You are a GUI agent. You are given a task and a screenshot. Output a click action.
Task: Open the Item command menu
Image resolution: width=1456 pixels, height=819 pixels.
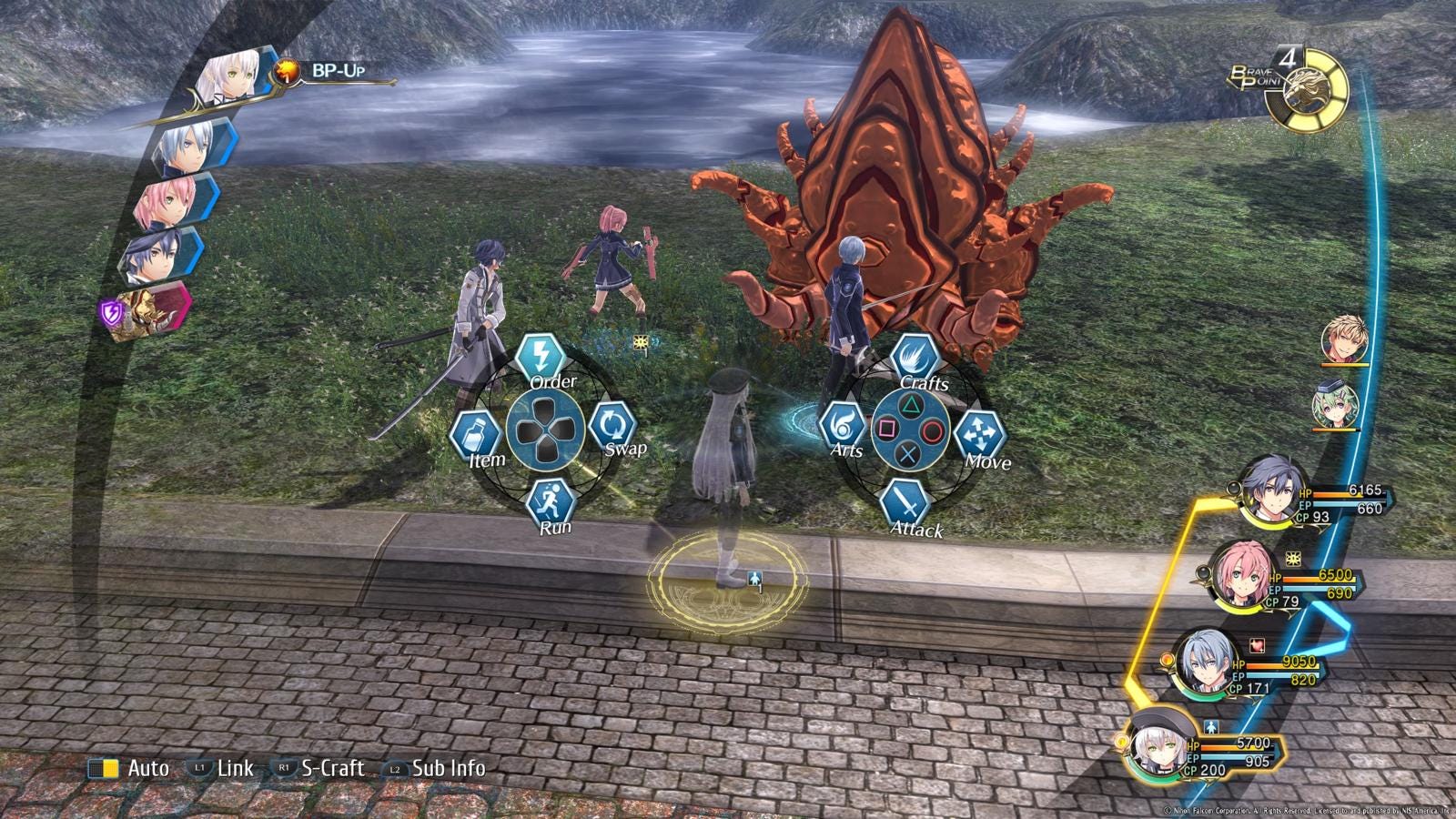click(476, 434)
